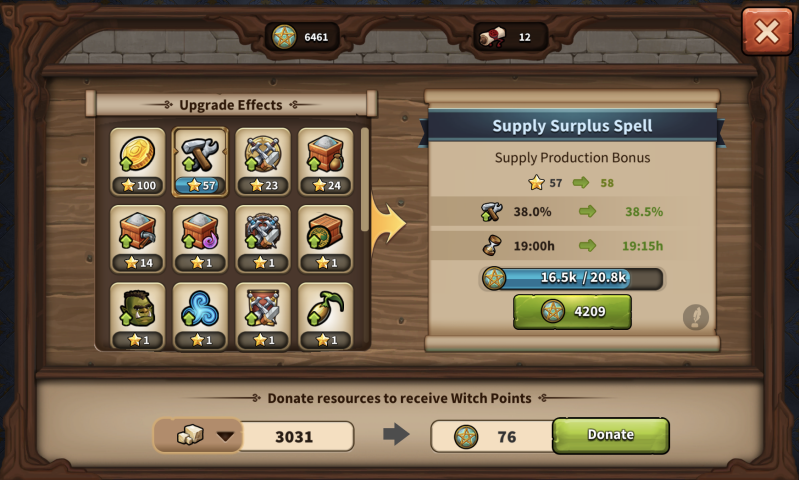Image resolution: width=799 pixels, height=480 pixels.
Task: Choose the red banner with swords upgrade
Action: pos(263,315)
